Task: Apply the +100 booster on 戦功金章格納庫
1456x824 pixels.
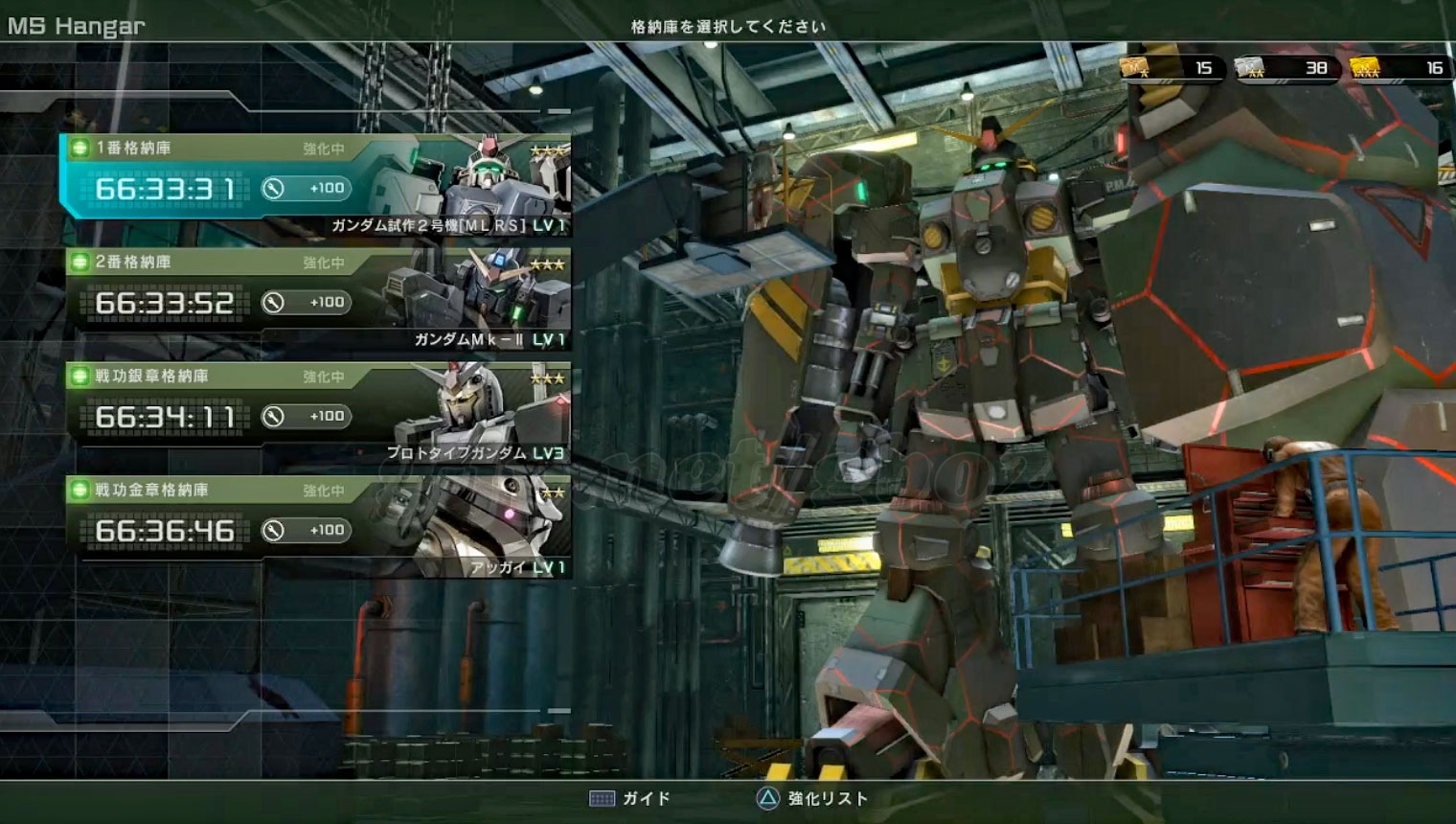Action: click(307, 531)
